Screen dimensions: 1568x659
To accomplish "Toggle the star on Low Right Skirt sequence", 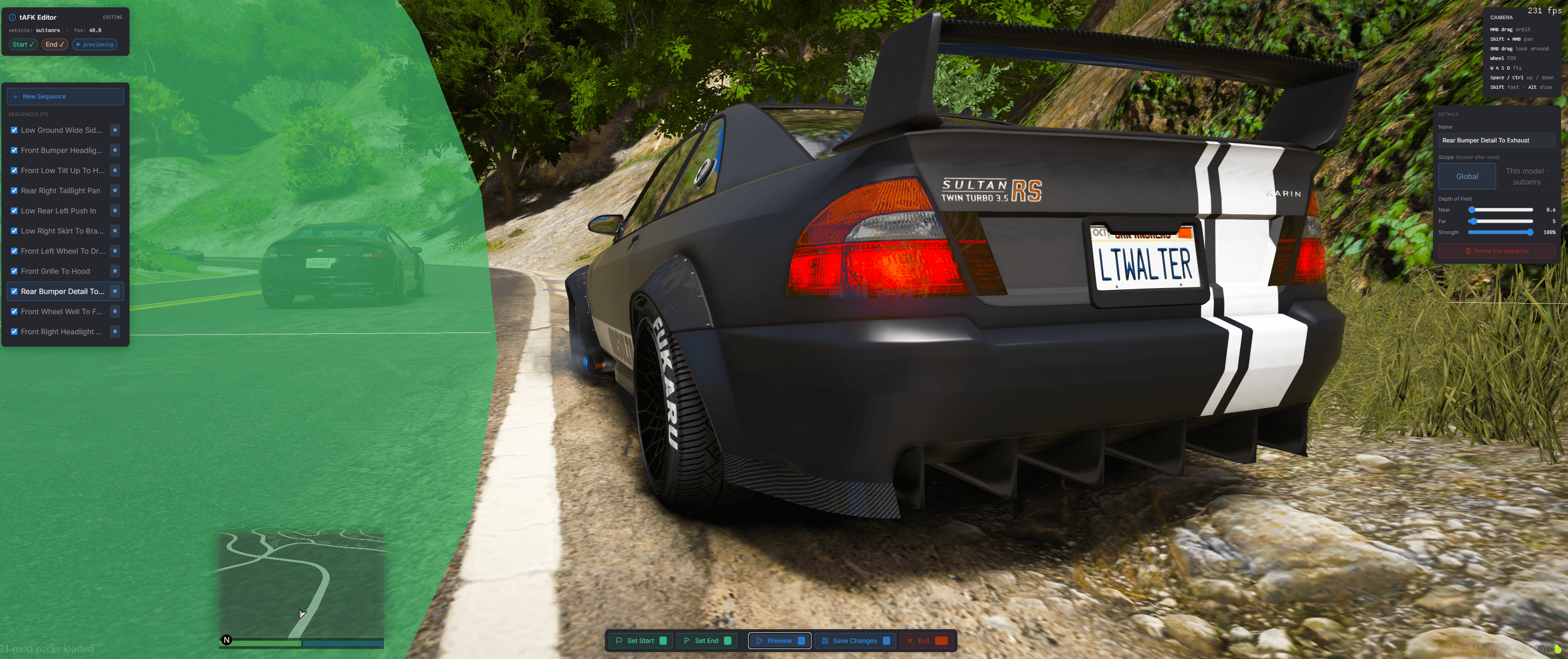I will (x=114, y=231).
